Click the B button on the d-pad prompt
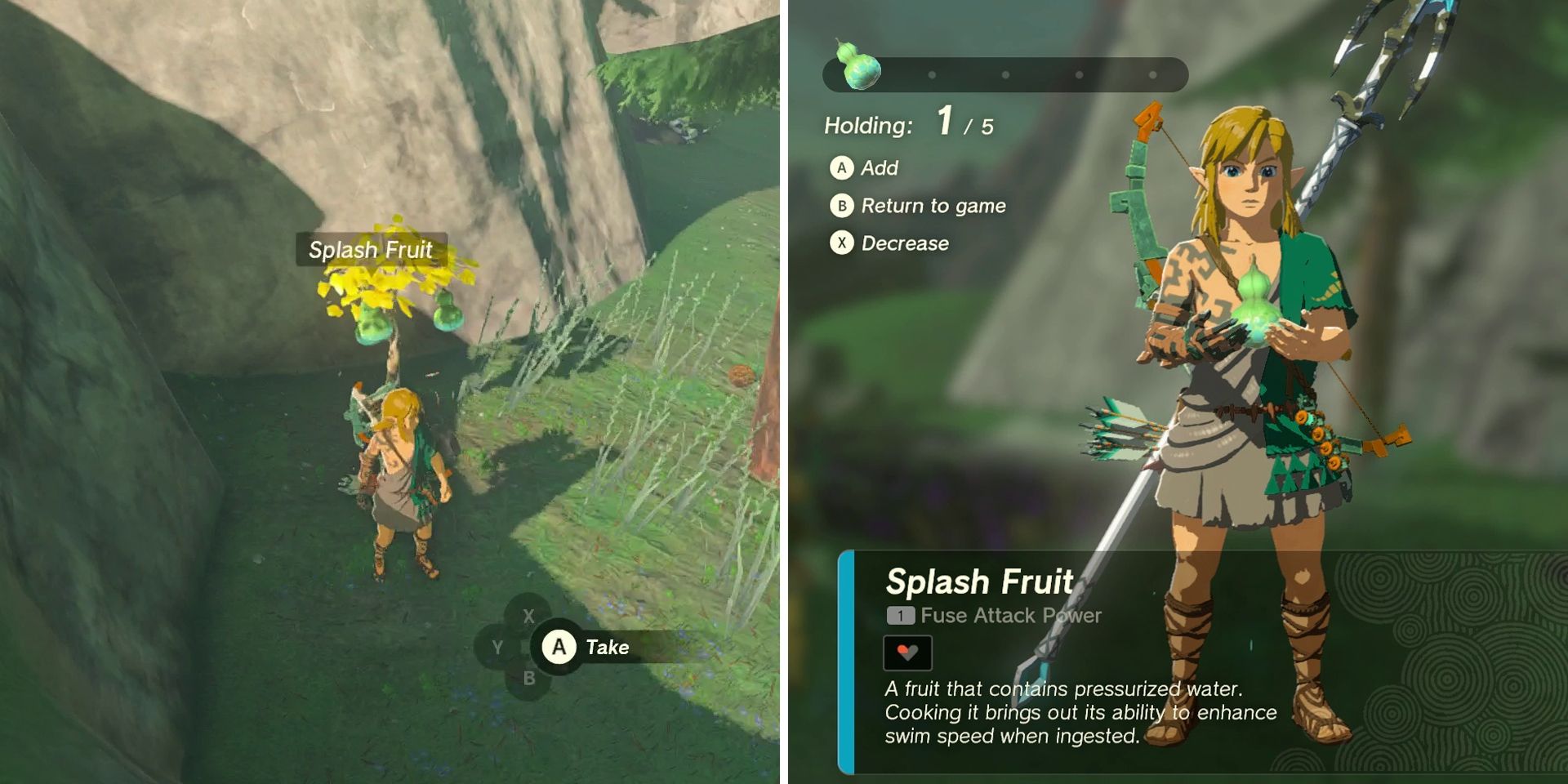The image size is (1568, 784). pyautogui.click(x=531, y=676)
